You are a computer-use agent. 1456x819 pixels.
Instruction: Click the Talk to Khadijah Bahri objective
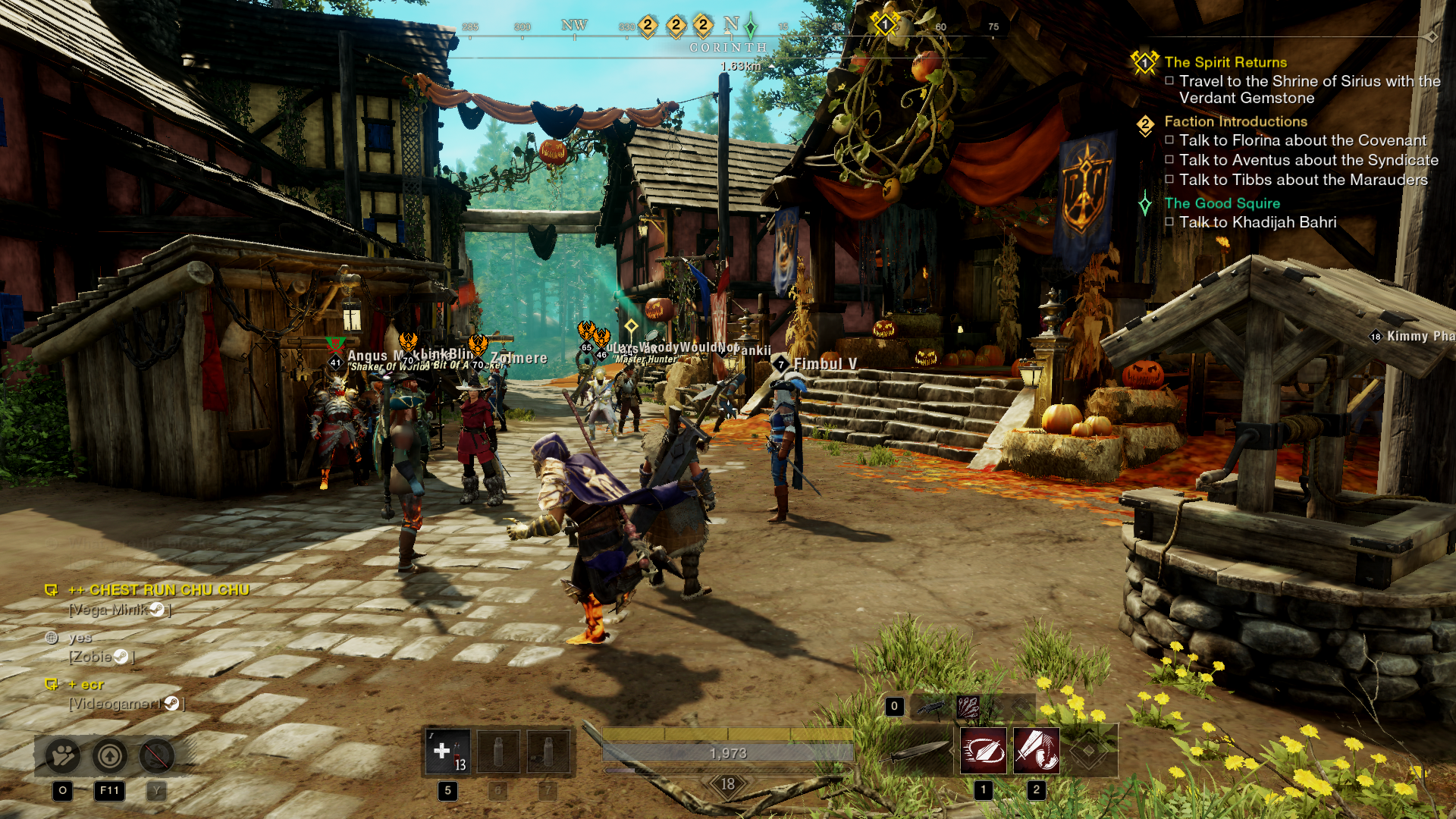pos(1257,222)
